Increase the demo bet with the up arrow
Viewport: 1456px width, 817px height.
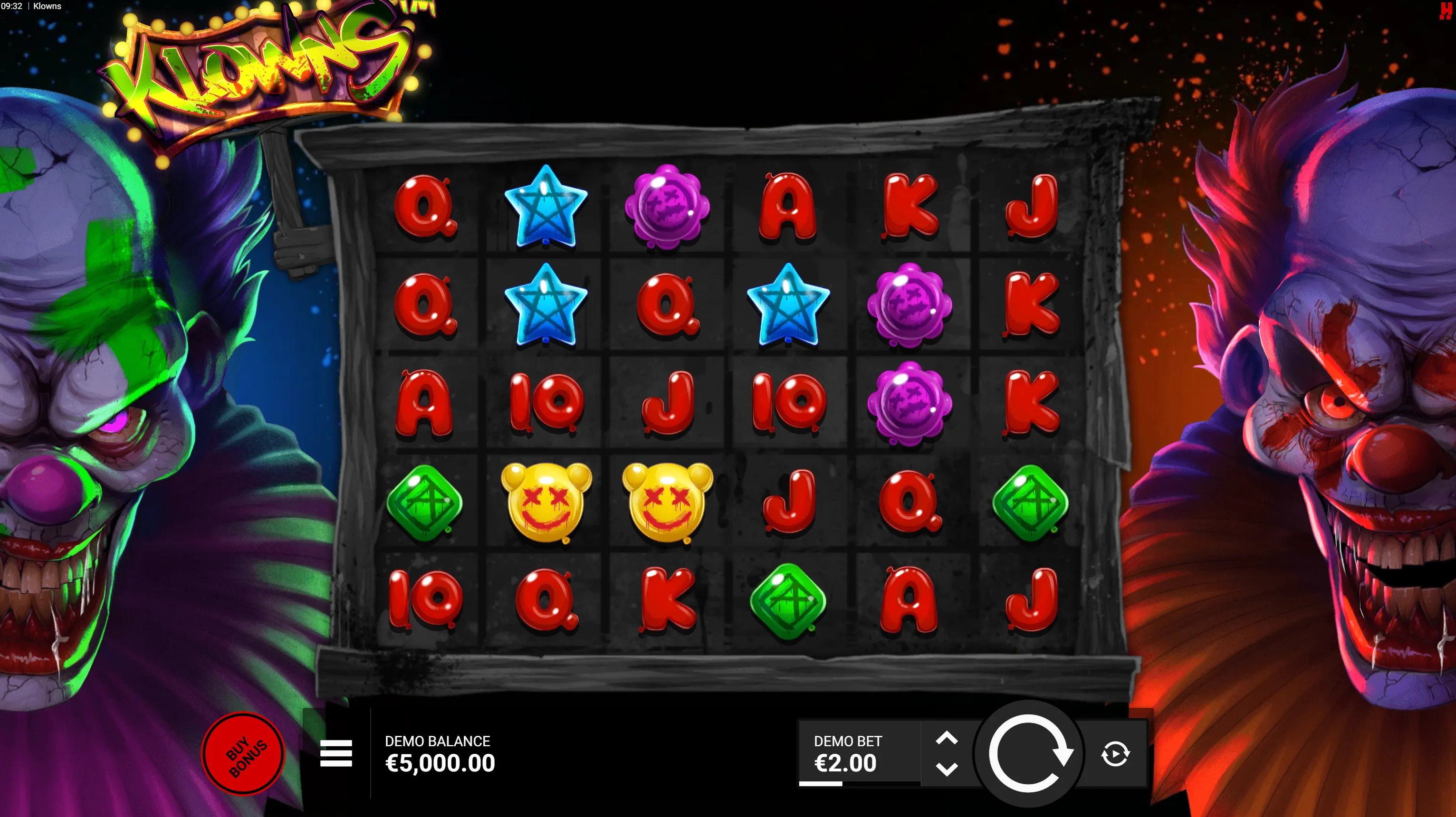click(947, 738)
